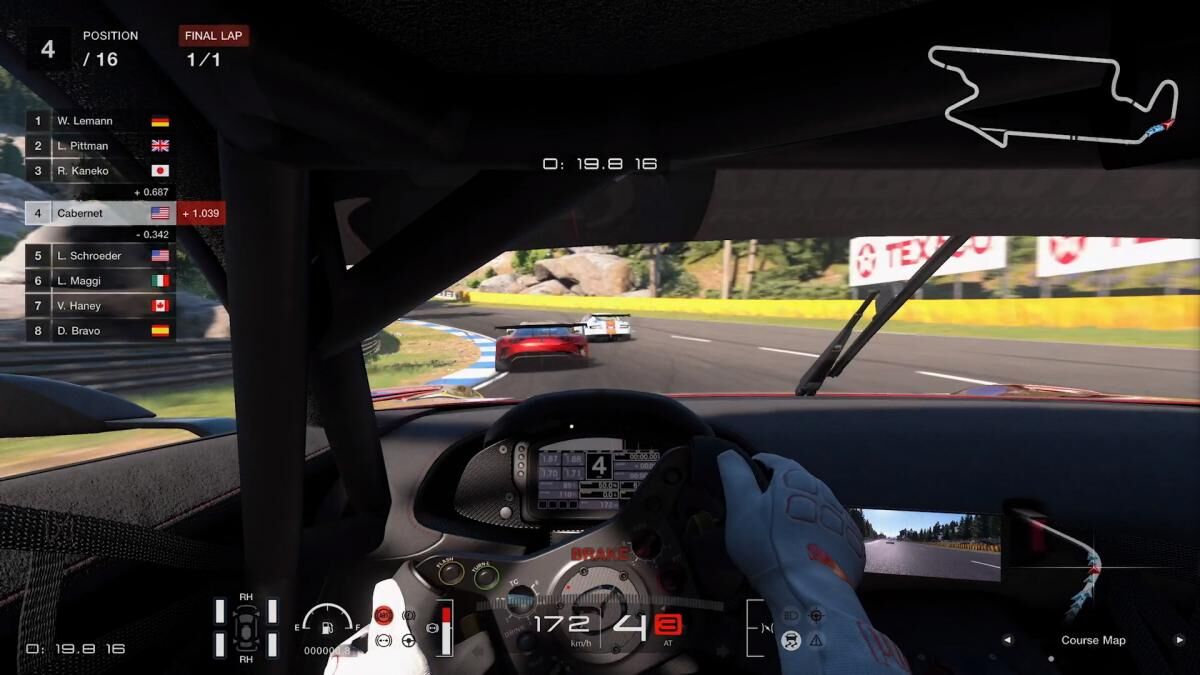The width and height of the screenshot is (1200, 675).
Task: Switch to the next MFD page arrow
Action: click(1179, 640)
